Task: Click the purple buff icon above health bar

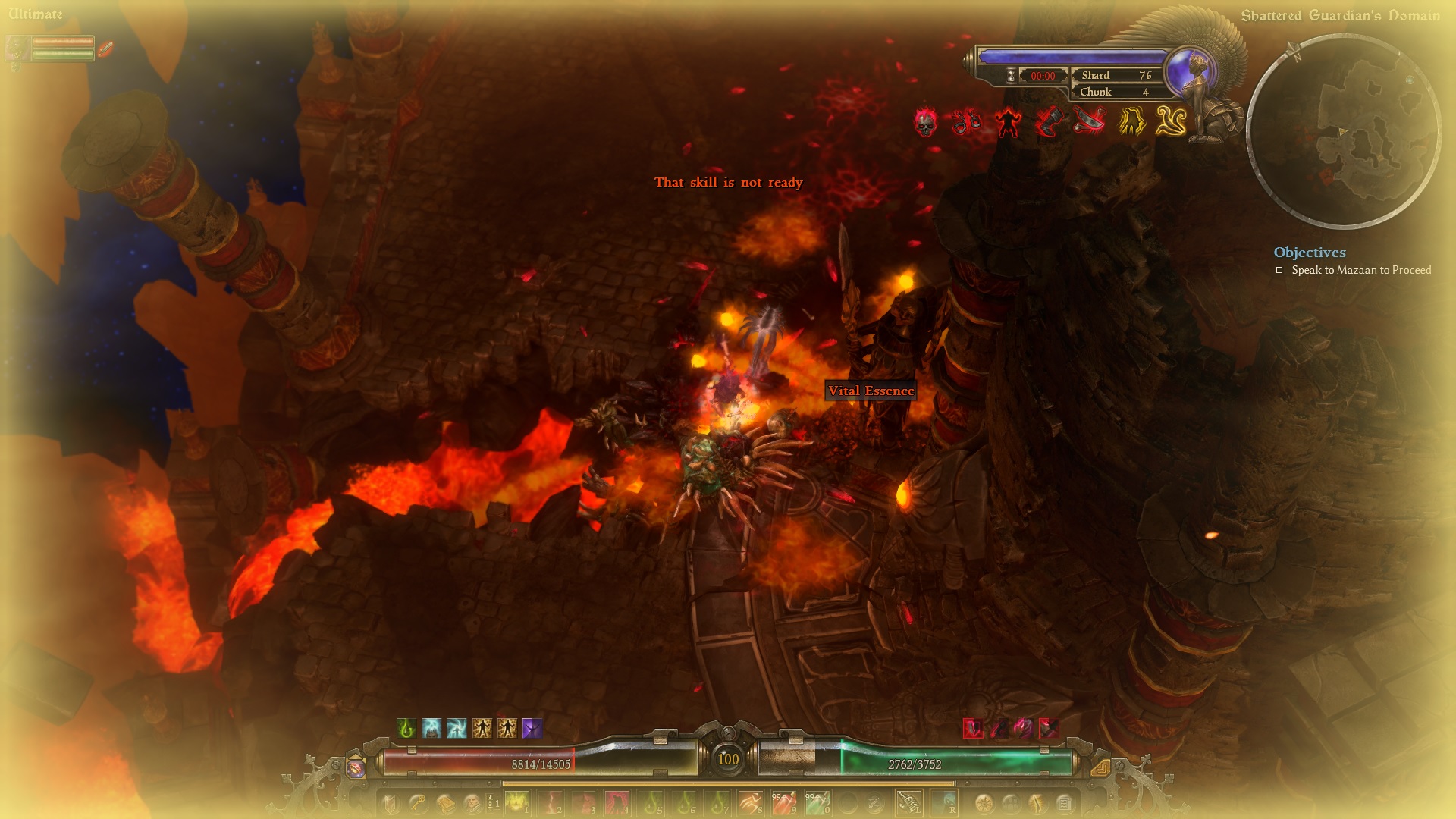Action: point(532,728)
